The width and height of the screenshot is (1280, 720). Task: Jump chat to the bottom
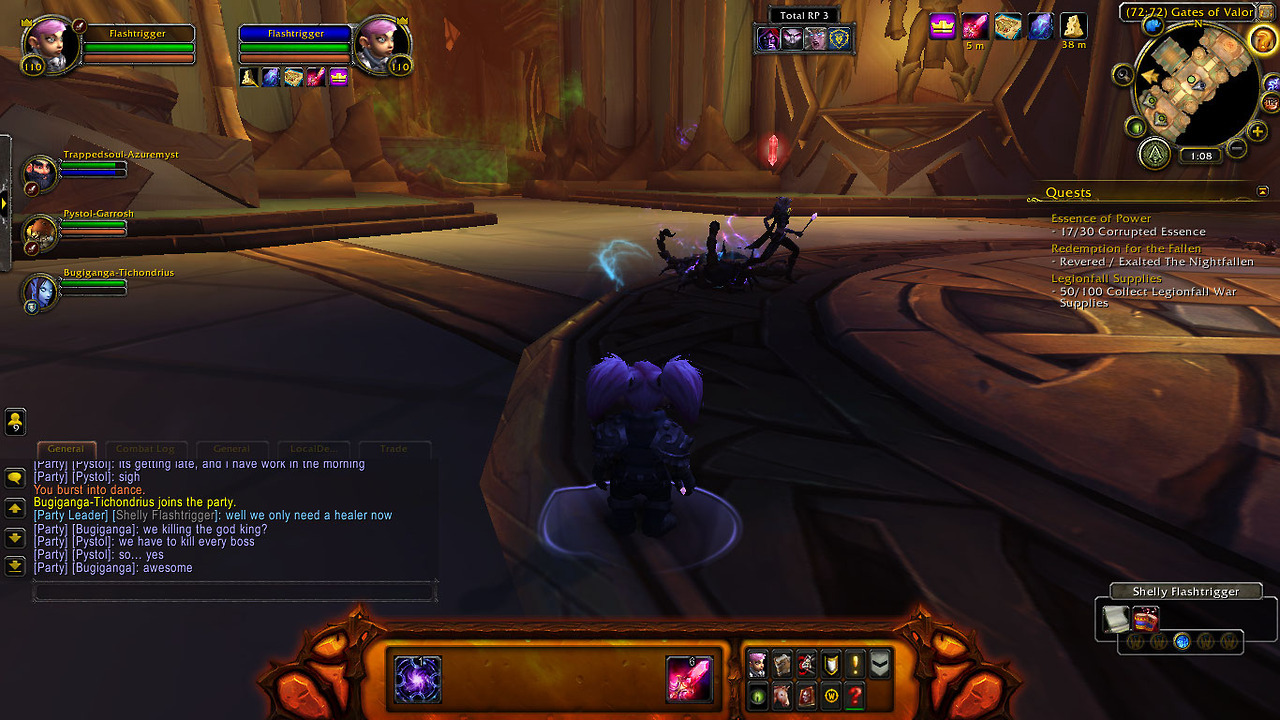(15, 566)
